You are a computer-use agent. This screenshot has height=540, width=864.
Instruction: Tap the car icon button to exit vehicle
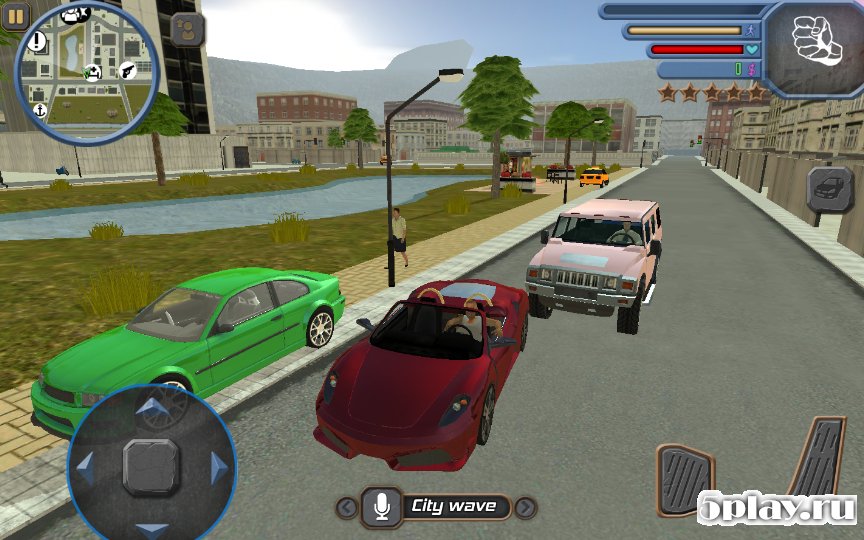(829, 187)
